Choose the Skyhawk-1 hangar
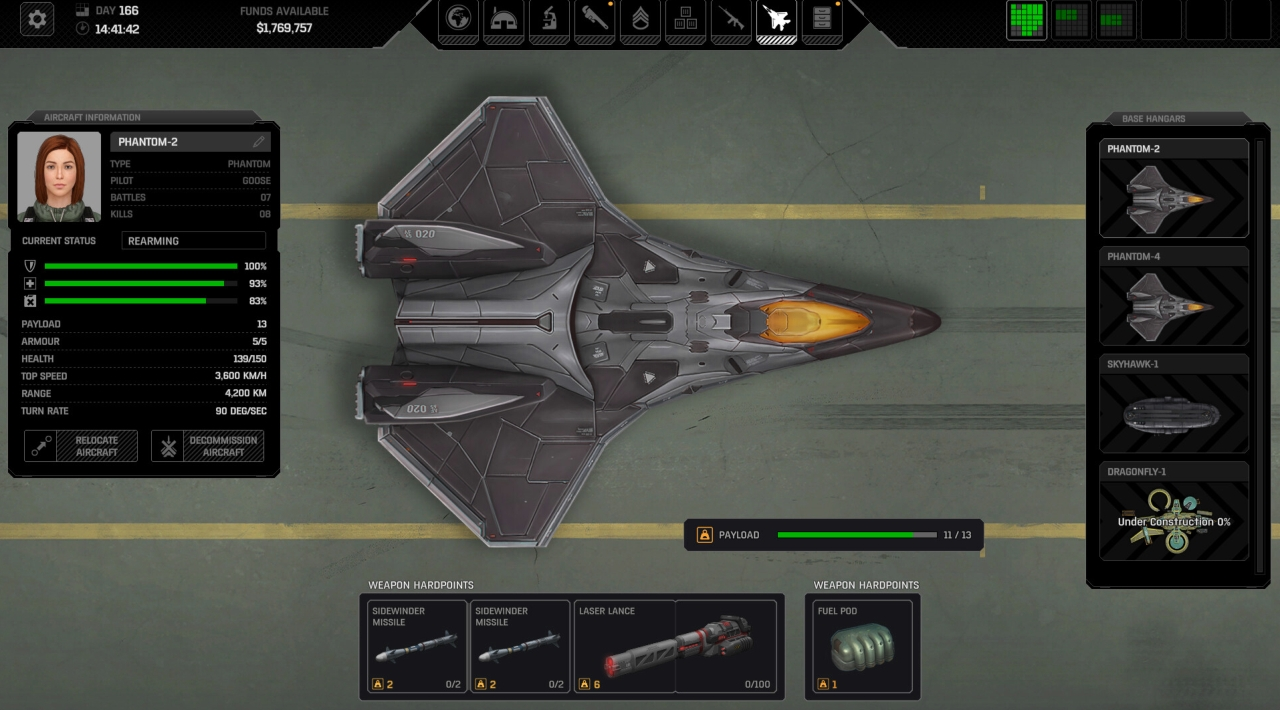1280x710 pixels. coord(1174,405)
